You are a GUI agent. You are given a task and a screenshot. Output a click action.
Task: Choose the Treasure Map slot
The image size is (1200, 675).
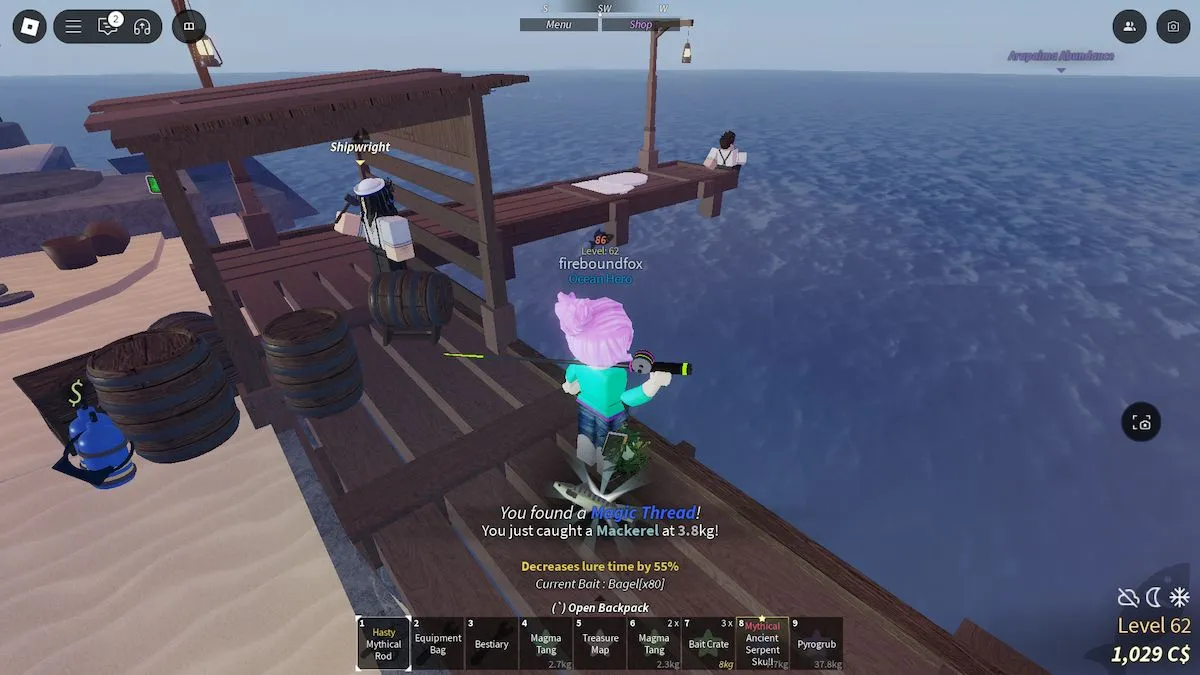click(x=600, y=643)
